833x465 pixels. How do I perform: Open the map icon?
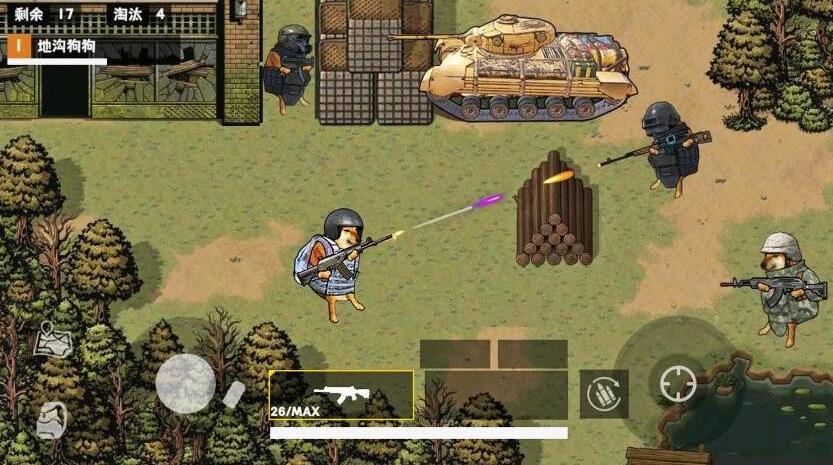(52, 341)
